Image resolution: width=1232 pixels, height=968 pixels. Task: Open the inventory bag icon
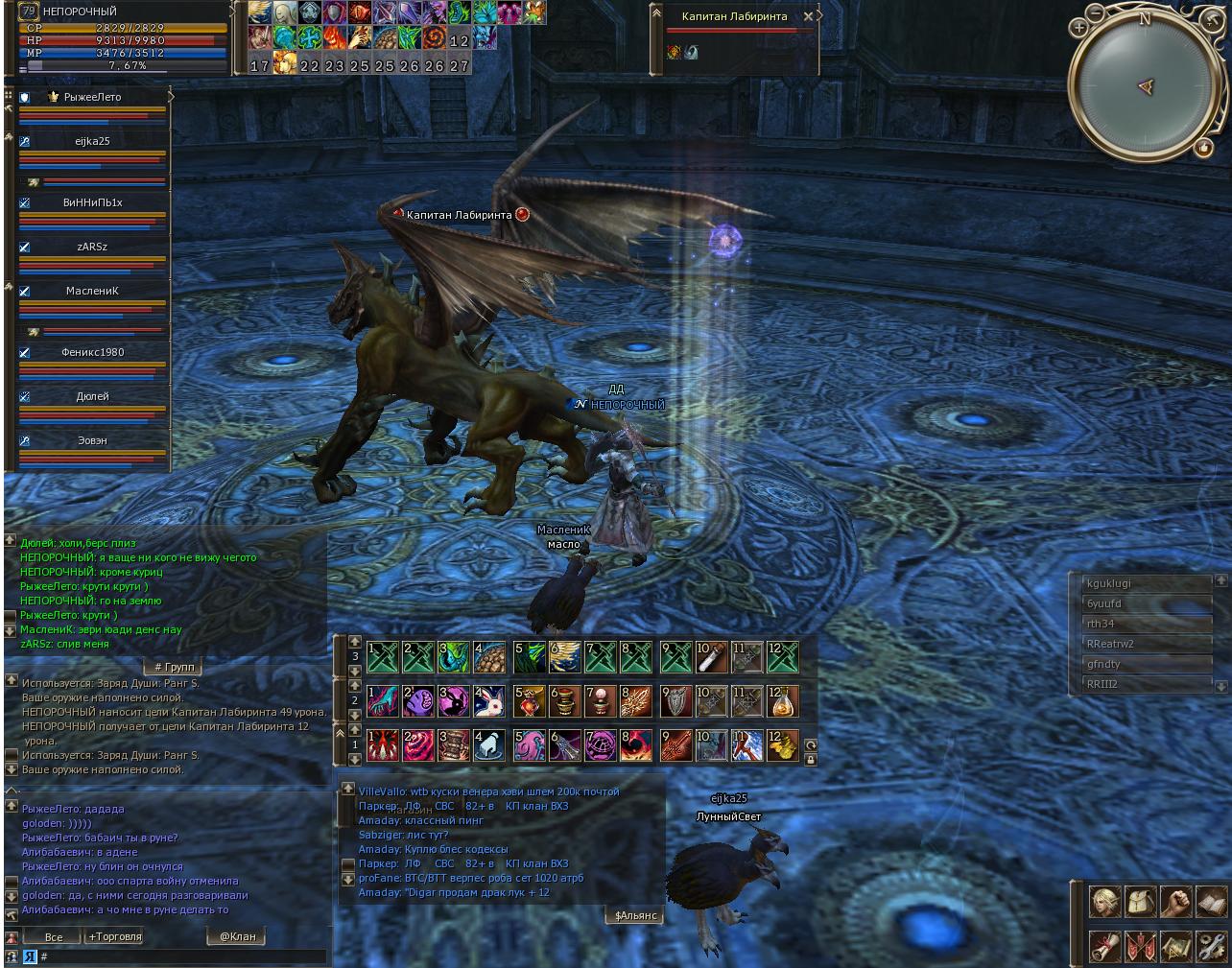pyautogui.click(x=1140, y=902)
